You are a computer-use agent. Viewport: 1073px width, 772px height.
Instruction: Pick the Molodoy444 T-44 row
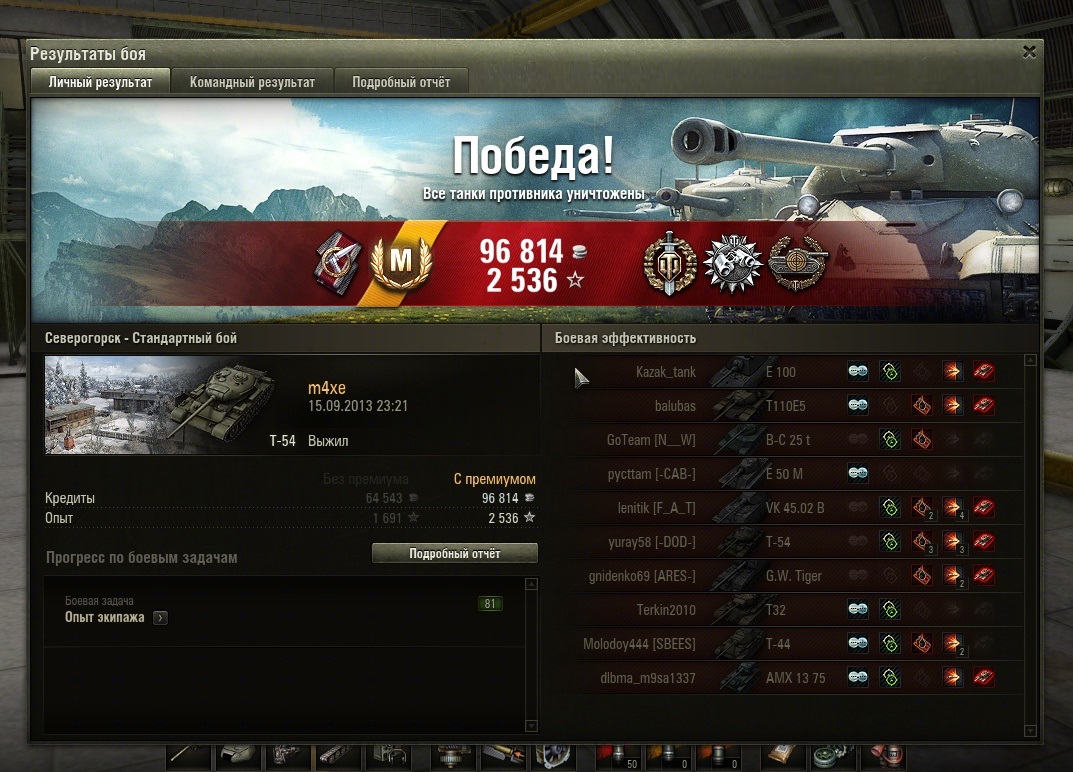pyautogui.click(x=790, y=644)
